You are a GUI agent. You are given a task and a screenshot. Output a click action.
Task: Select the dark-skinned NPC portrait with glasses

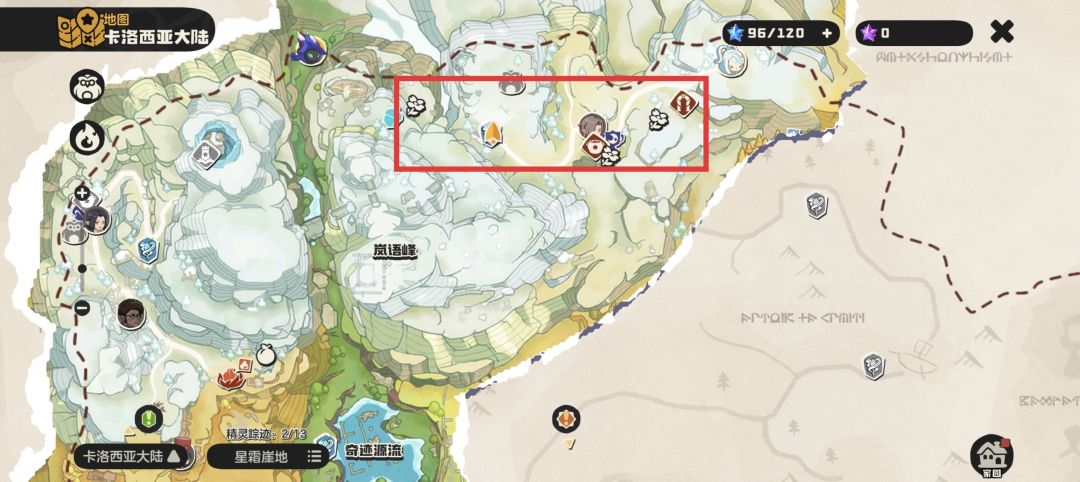tap(131, 314)
